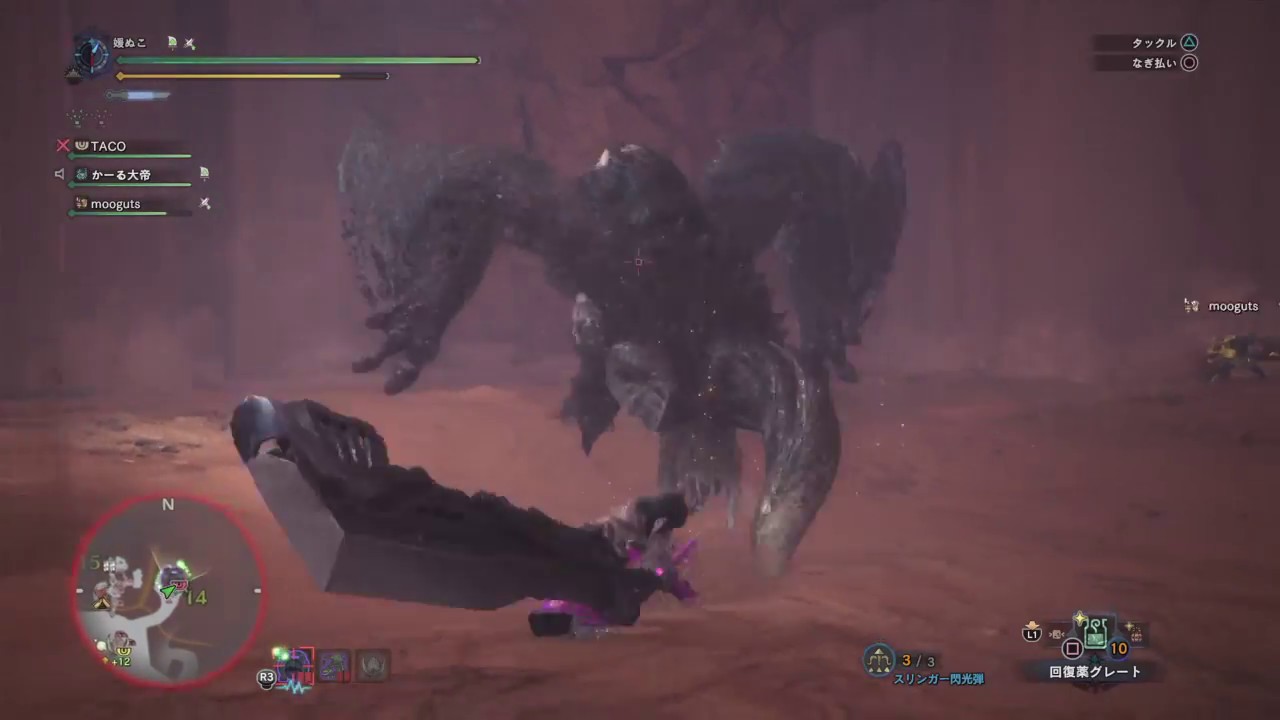Click mooguts' palico head icon in party list
The image size is (1280, 720).
tap(80, 204)
